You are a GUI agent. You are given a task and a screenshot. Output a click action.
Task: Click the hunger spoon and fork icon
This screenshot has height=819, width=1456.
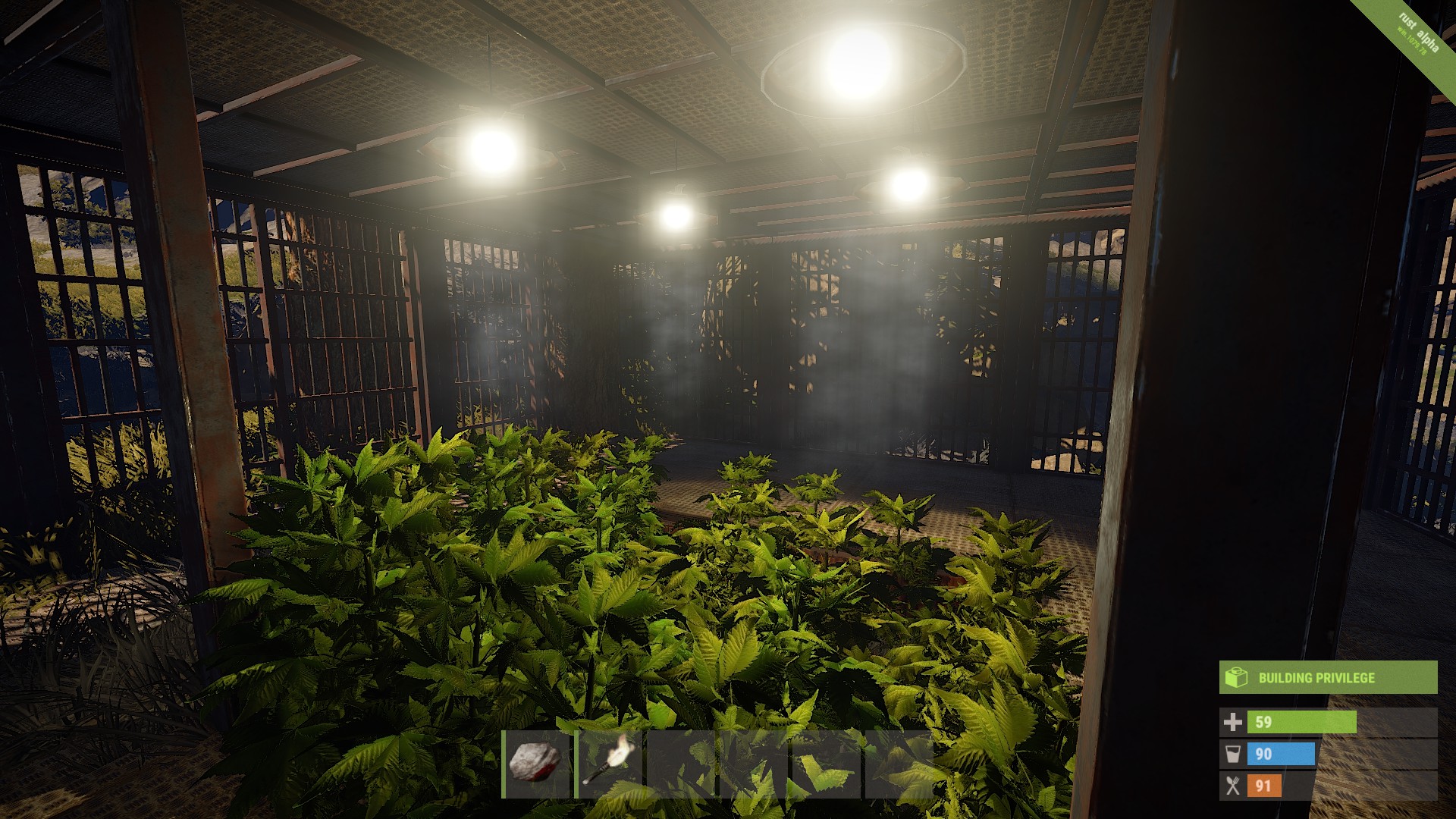[x=1233, y=786]
